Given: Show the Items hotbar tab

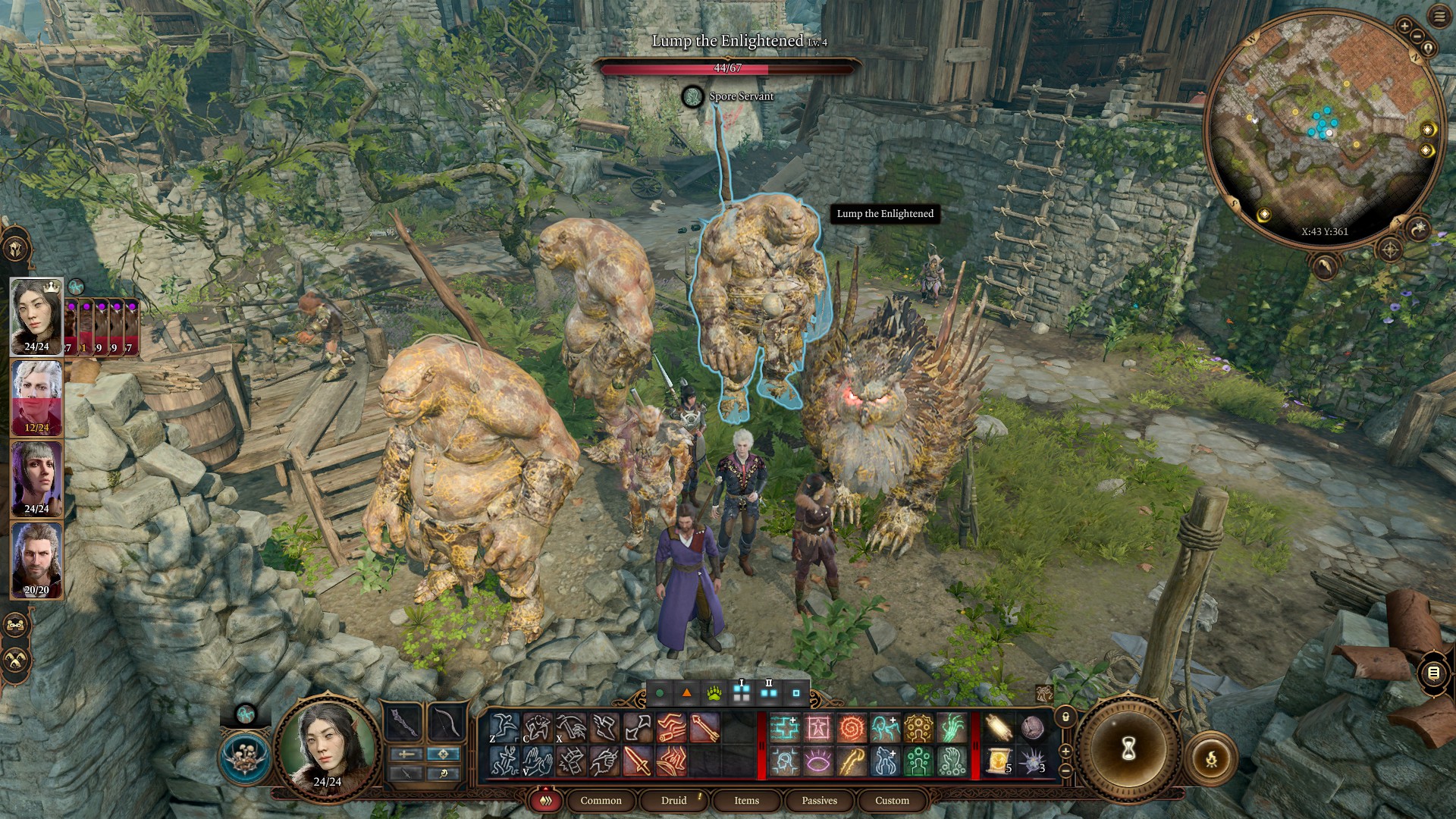Looking at the screenshot, I should 746,800.
